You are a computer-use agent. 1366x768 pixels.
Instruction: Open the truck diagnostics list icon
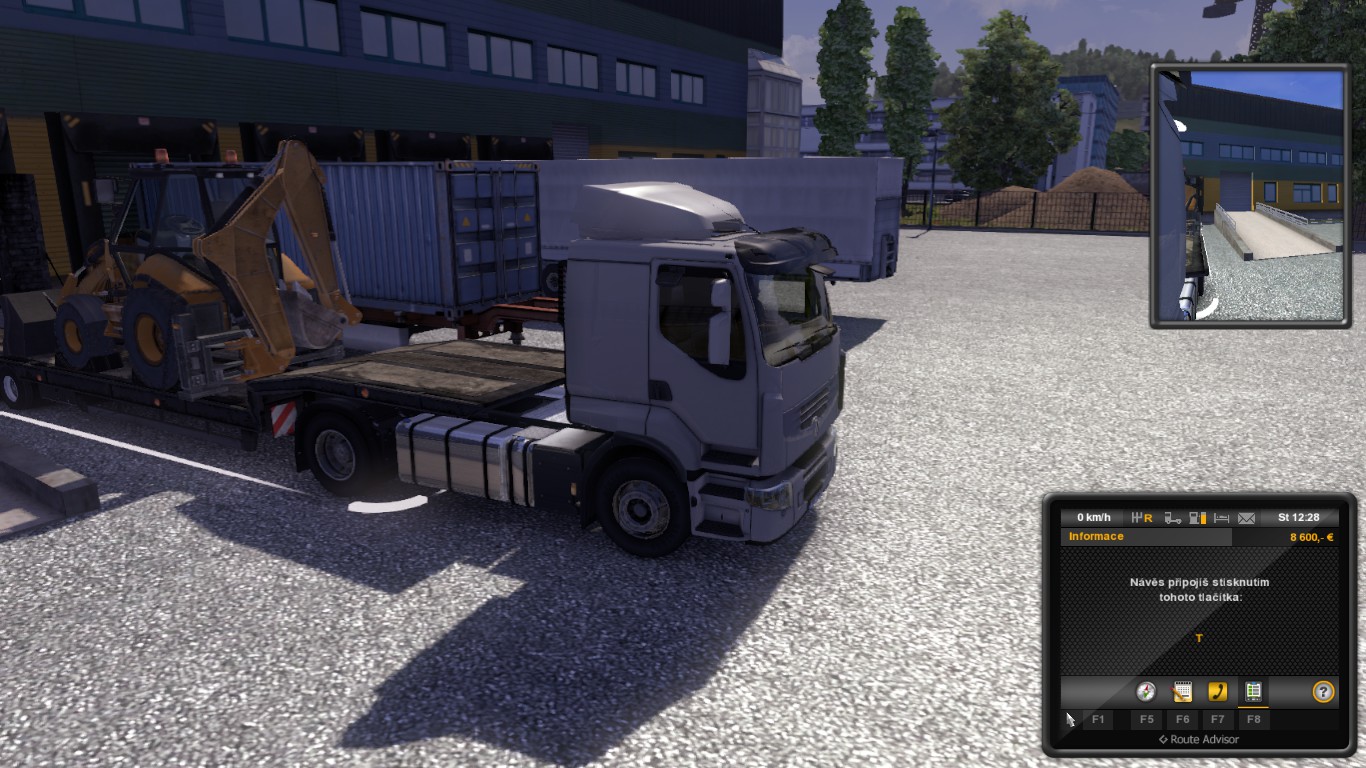click(1254, 691)
